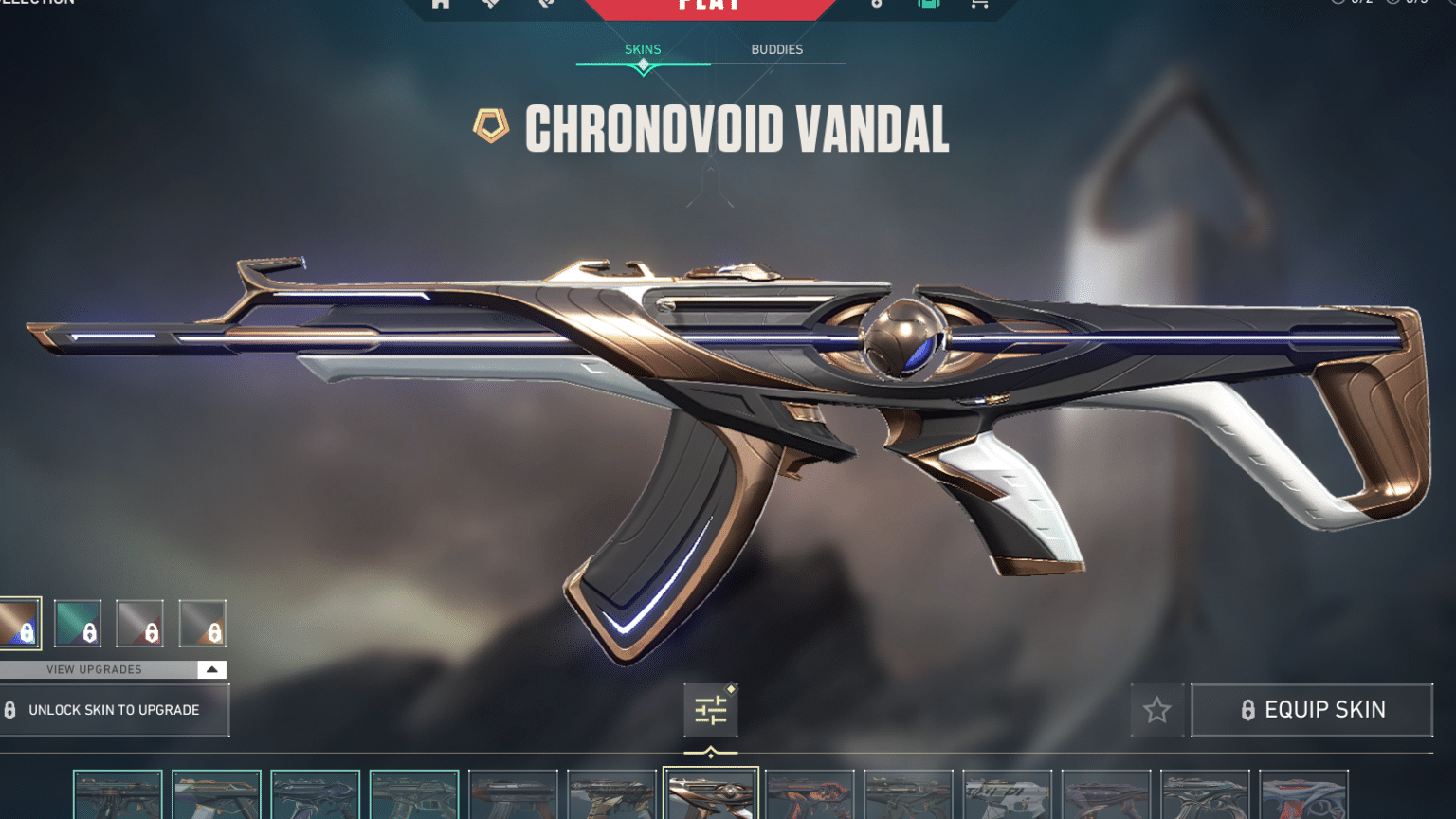Screen dimensions: 1456x819
Task: Open the Collection backpack icon
Action: click(x=929, y=5)
